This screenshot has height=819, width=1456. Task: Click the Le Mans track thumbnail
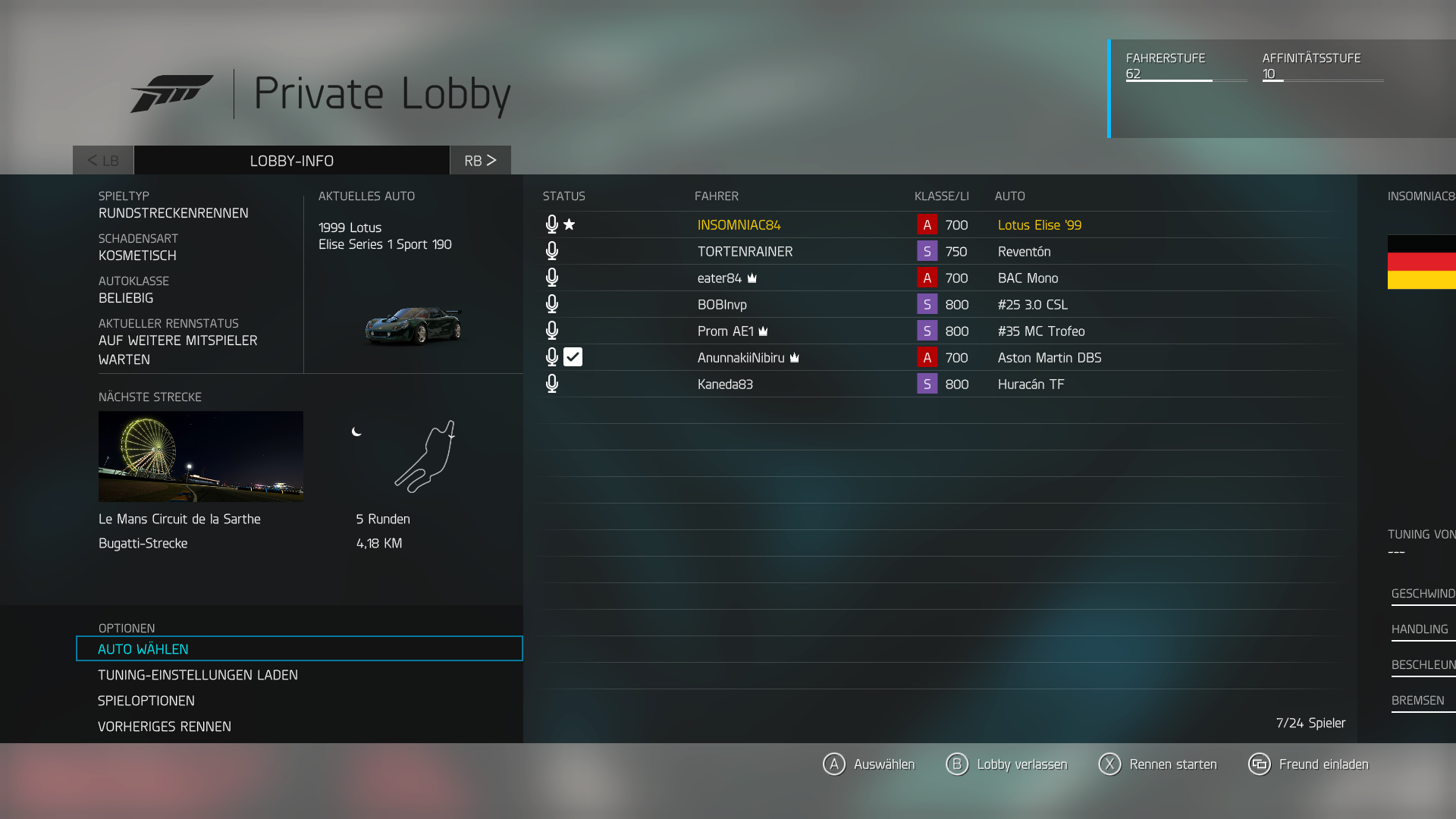pos(201,457)
